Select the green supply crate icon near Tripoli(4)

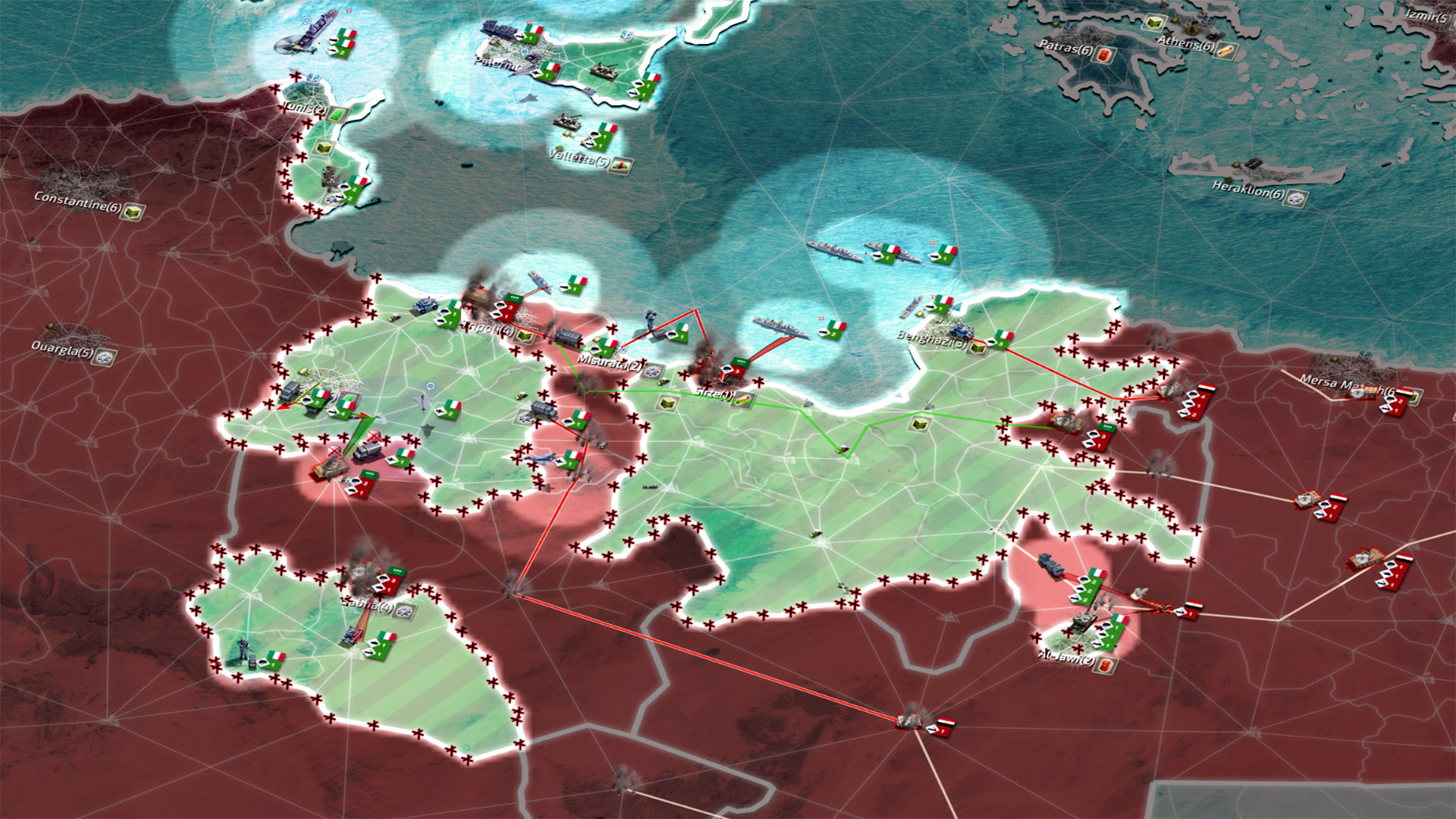click(524, 336)
